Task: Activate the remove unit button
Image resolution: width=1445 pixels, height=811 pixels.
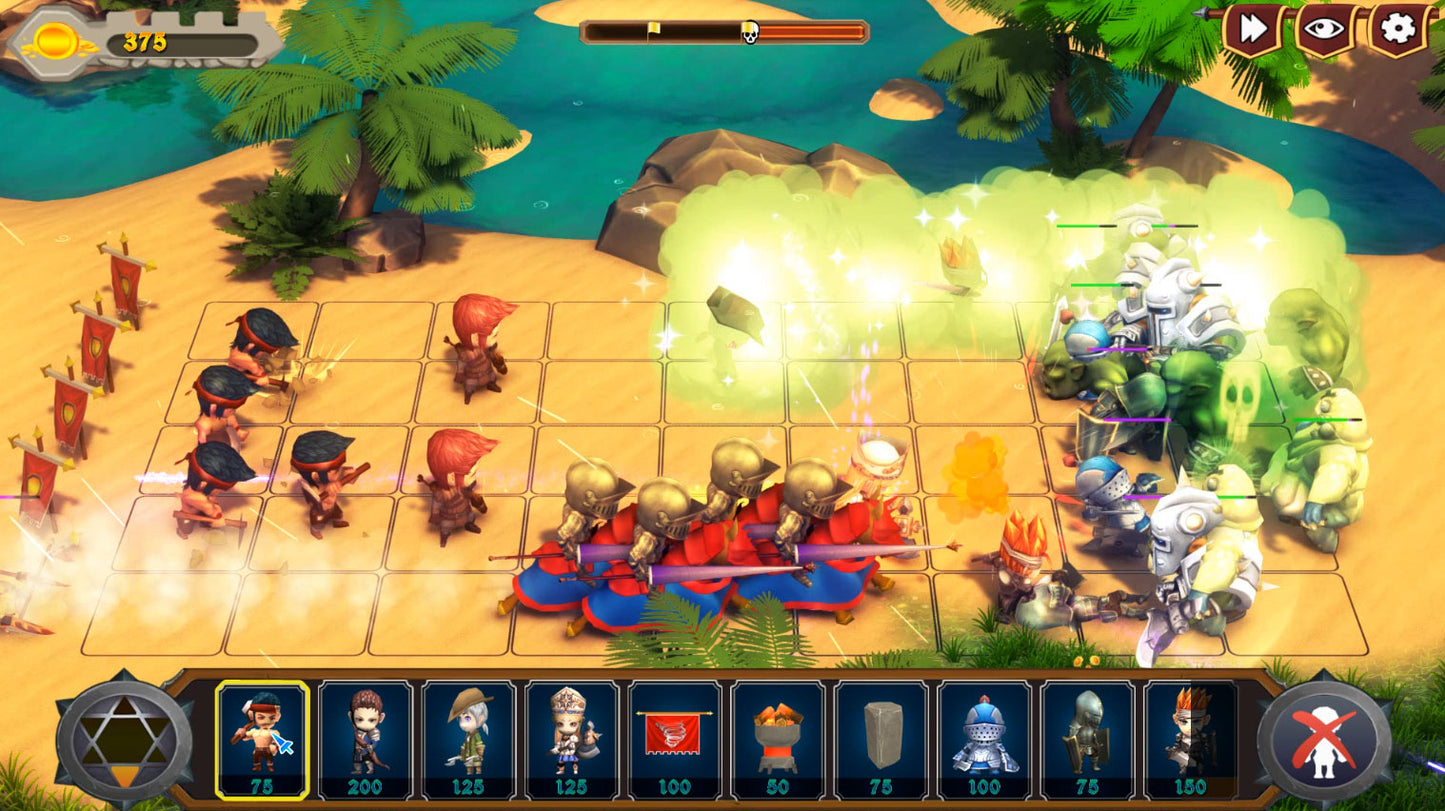Action: [1324, 740]
